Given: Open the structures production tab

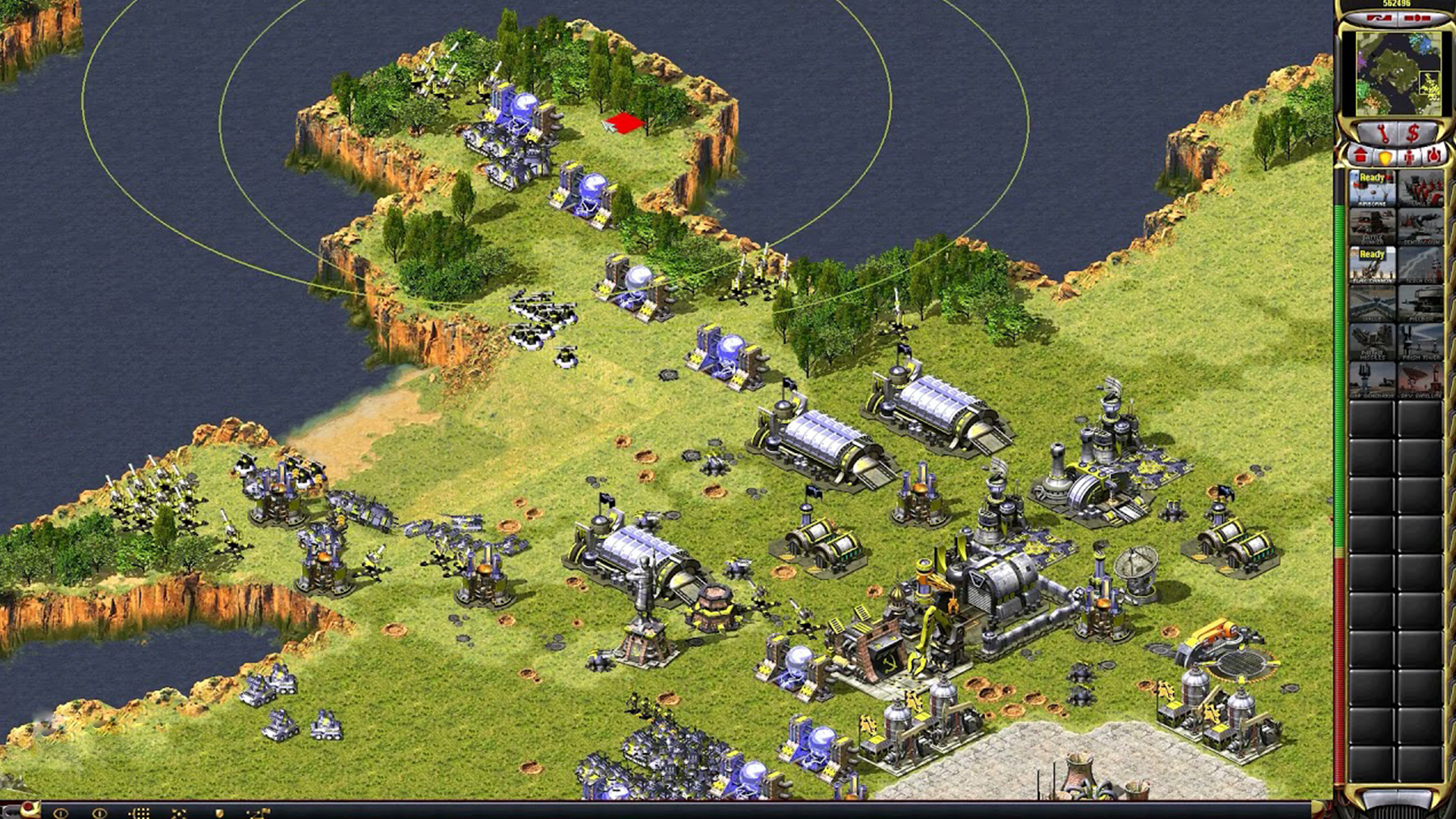Looking at the screenshot, I should point(1360,156).
